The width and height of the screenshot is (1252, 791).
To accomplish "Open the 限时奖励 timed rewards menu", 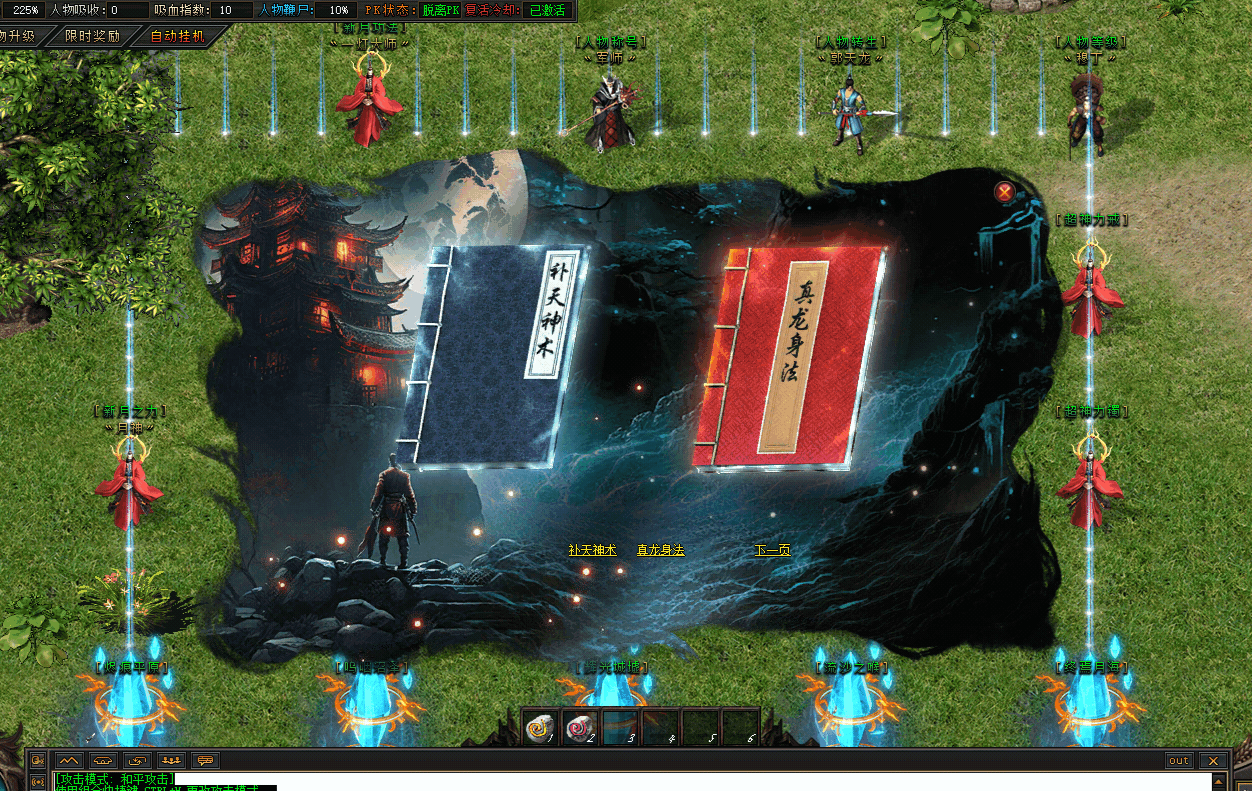I will 92,36.
